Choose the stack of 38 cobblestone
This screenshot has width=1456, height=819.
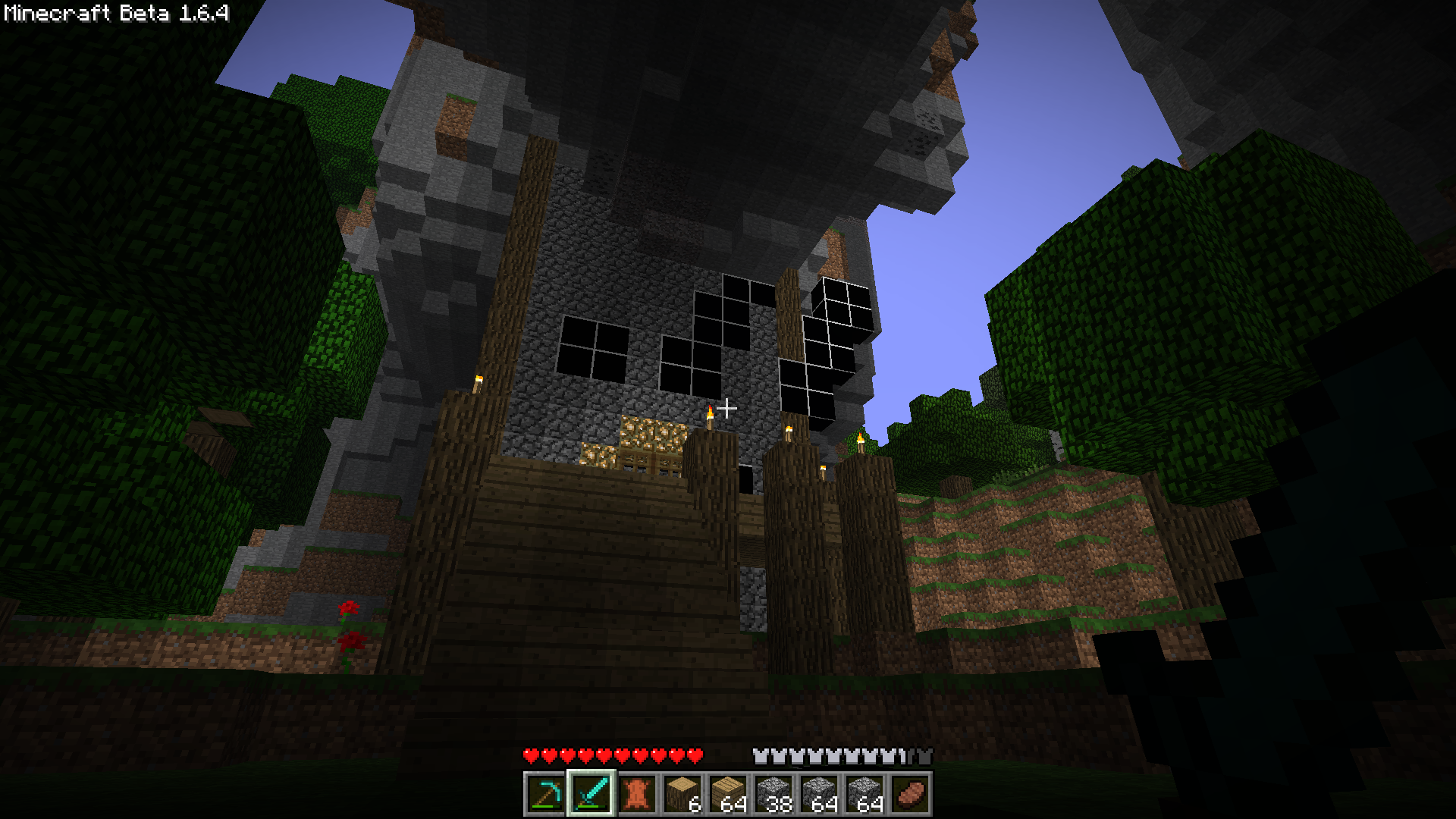pyautogui.click(x=773, y=794)
